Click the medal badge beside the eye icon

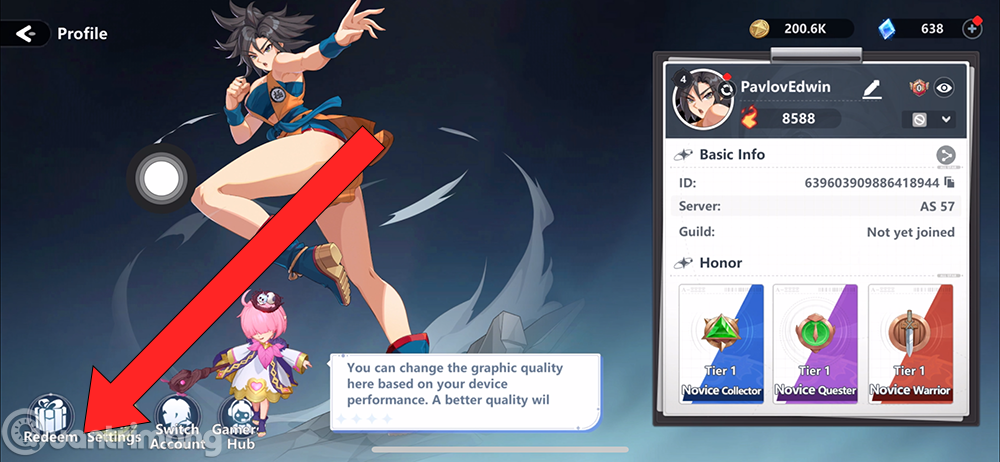point(918,88)
